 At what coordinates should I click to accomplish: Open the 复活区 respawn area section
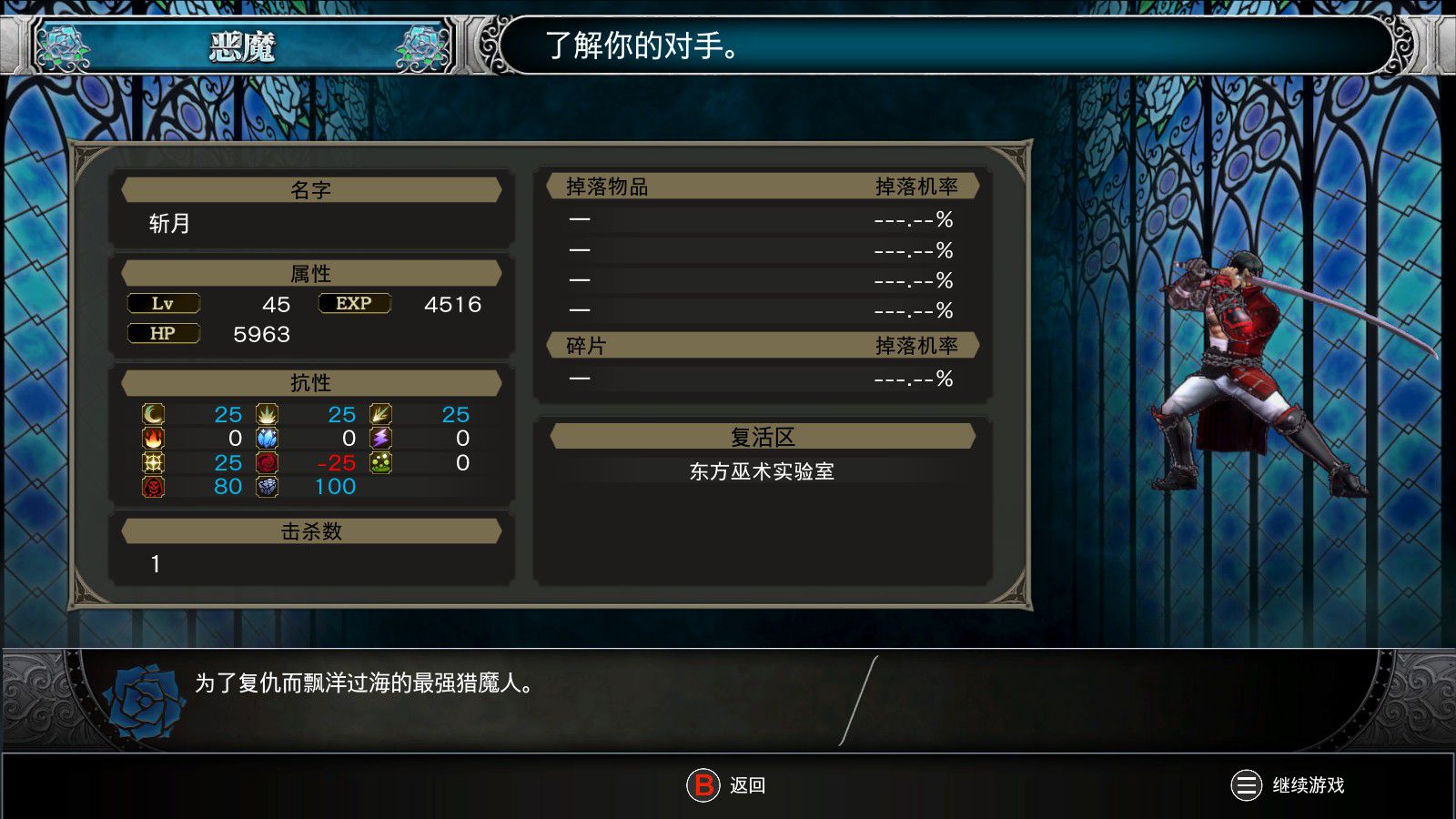click(763, 435)
